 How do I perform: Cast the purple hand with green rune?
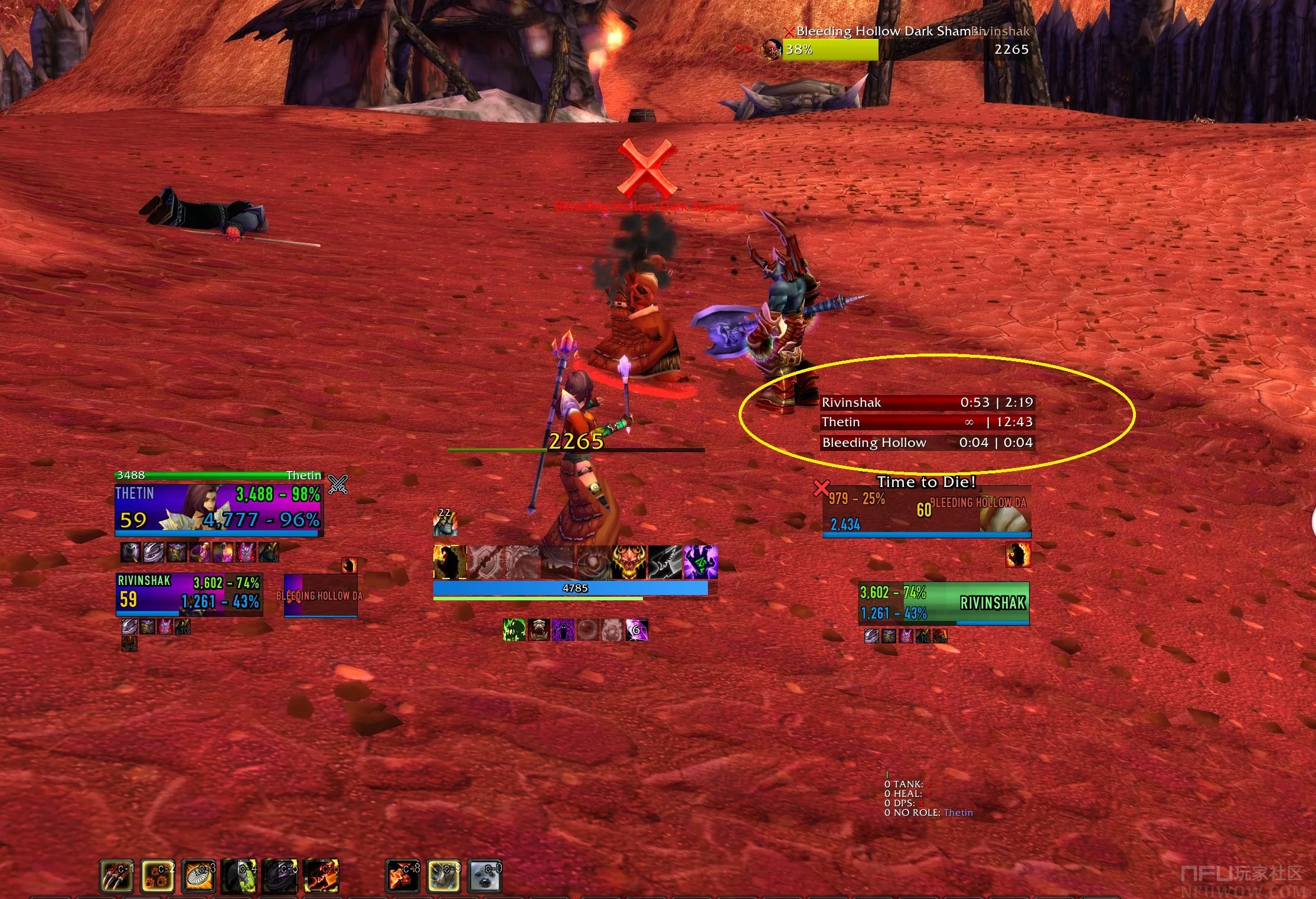click(700, 562)
